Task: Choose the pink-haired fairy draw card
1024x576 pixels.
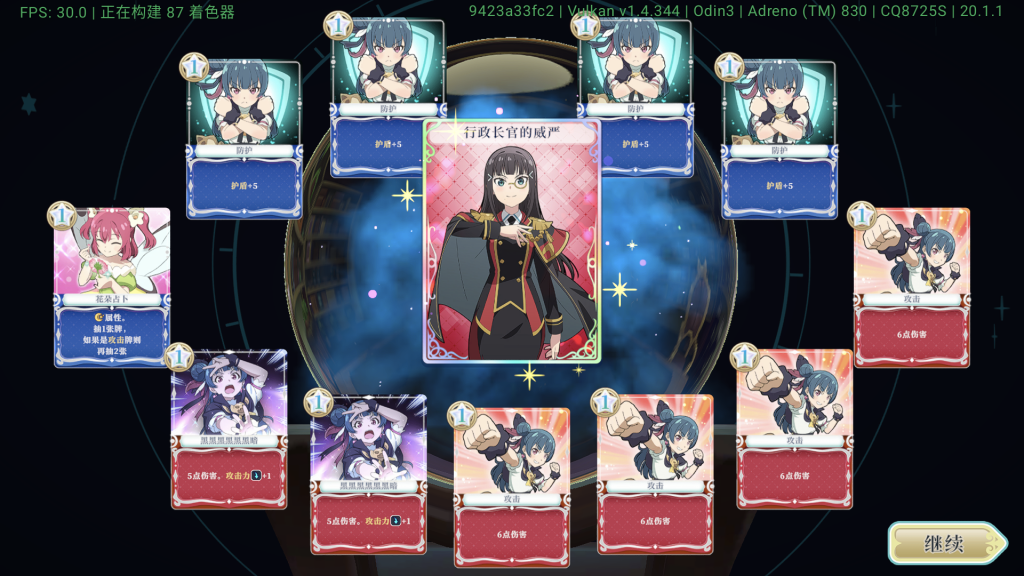Action: pyautogui.click(x=112, y=285)
